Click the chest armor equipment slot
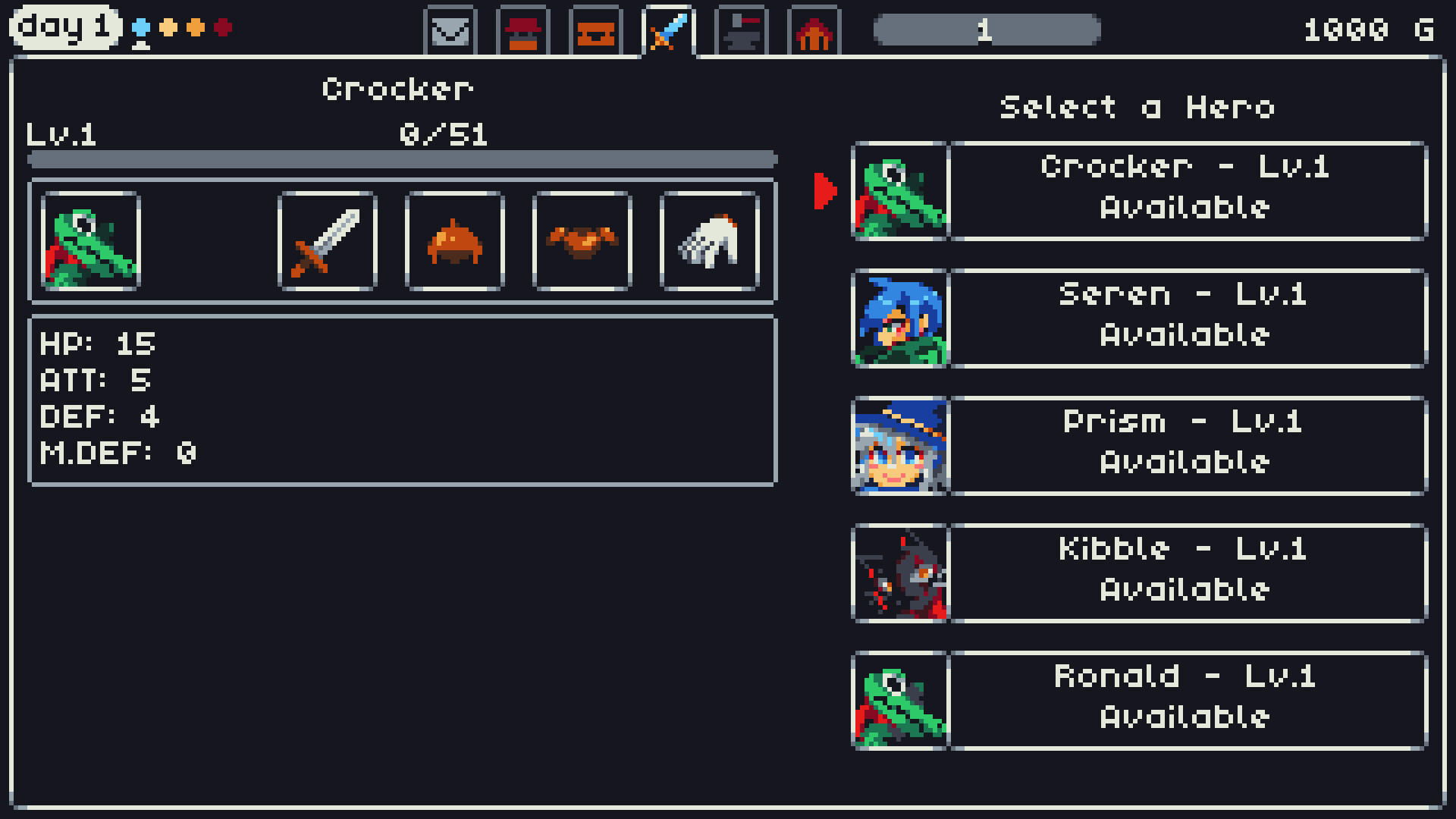This screenshot has width=1456, height=819. (582, 241)
